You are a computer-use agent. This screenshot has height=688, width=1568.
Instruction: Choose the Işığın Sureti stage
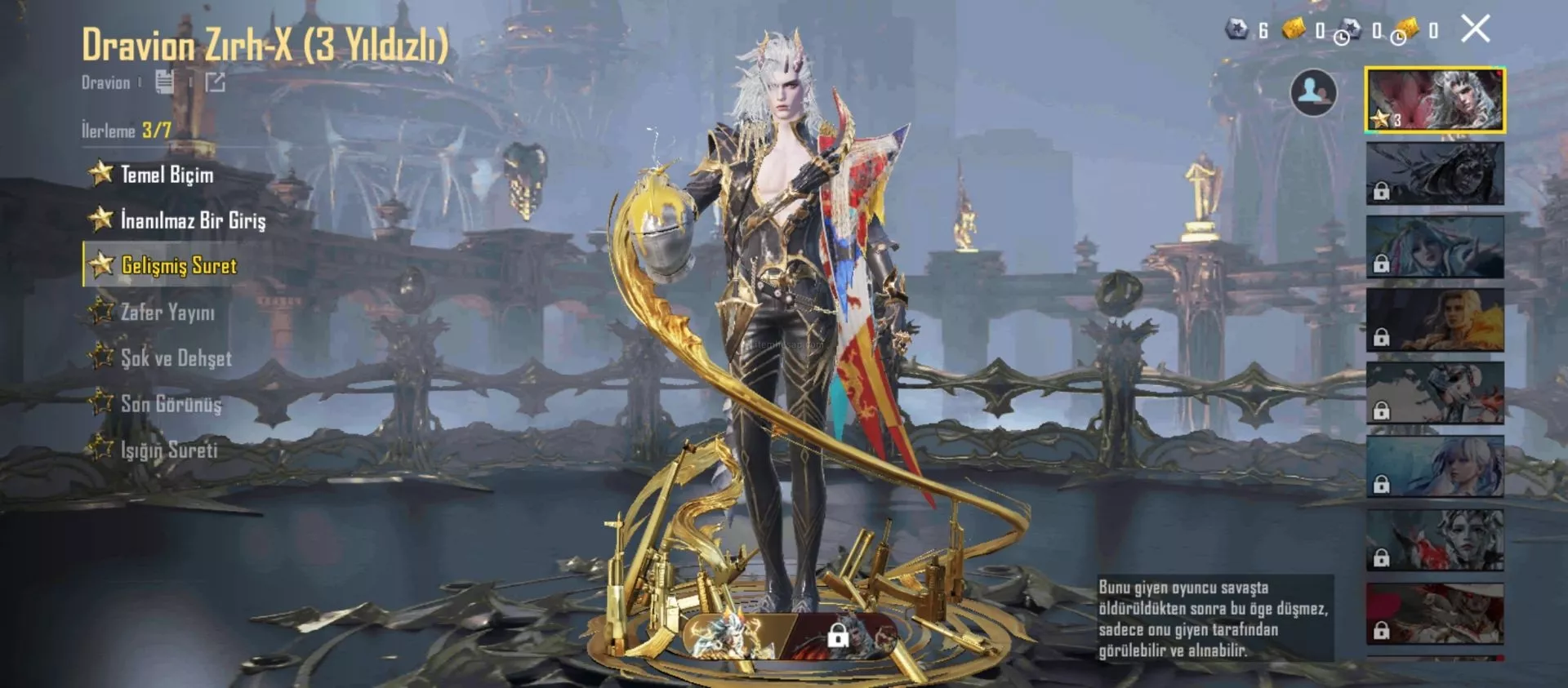tap(169, 450)
